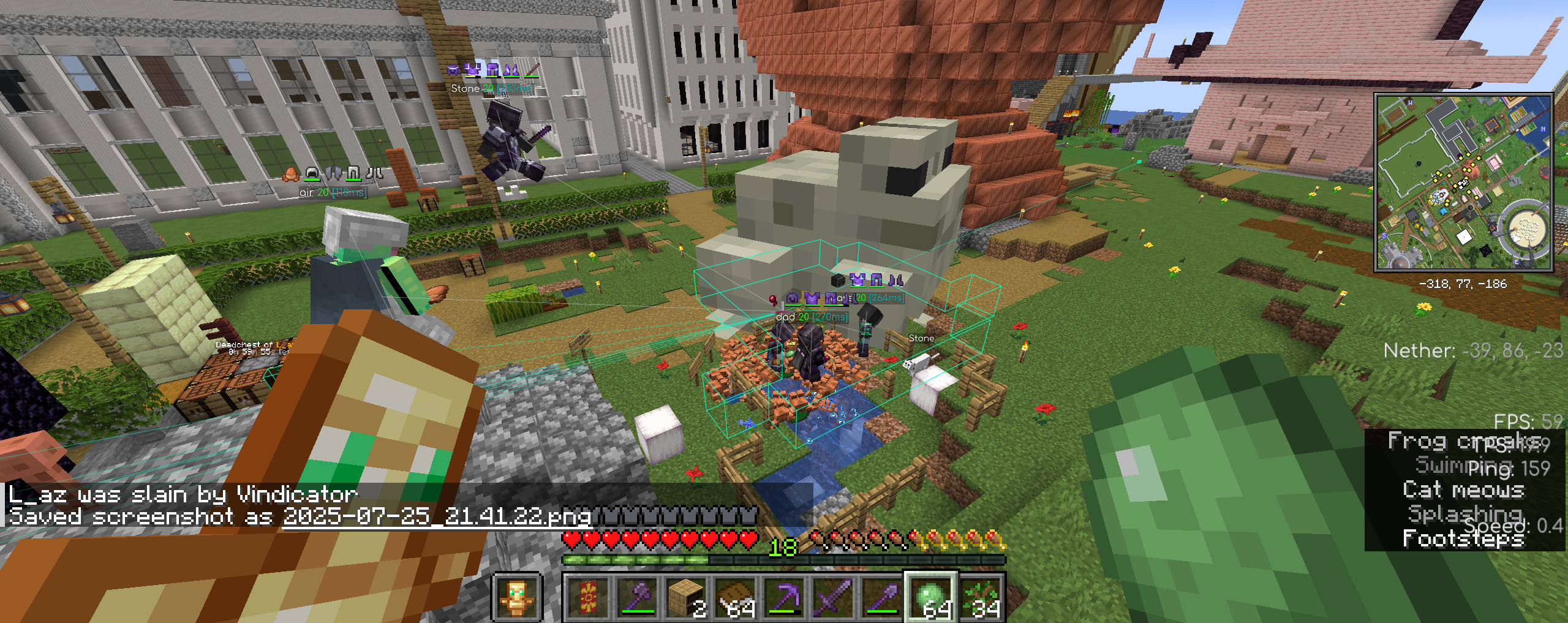Click the slimeball stack hotbar slot

pos(932,598)
